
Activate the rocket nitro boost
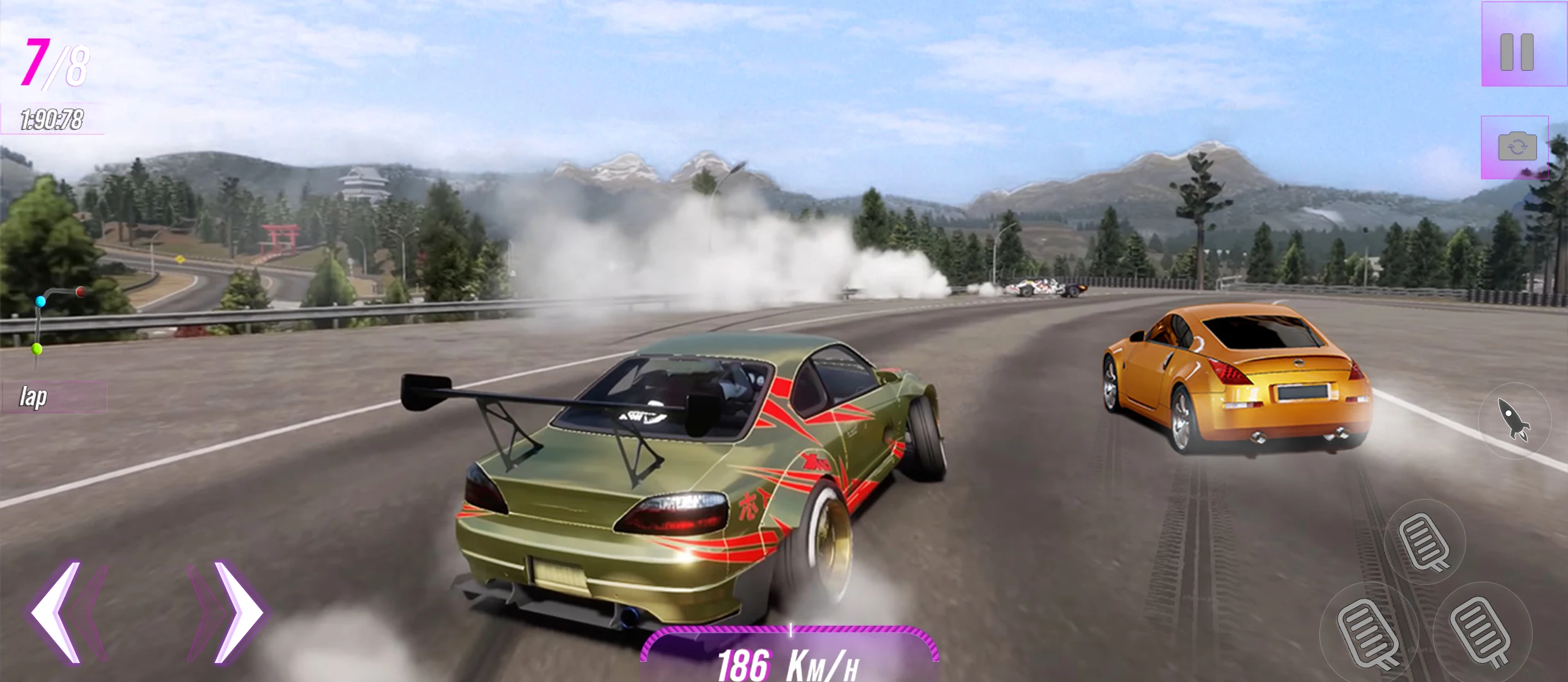coord(1514,419)
